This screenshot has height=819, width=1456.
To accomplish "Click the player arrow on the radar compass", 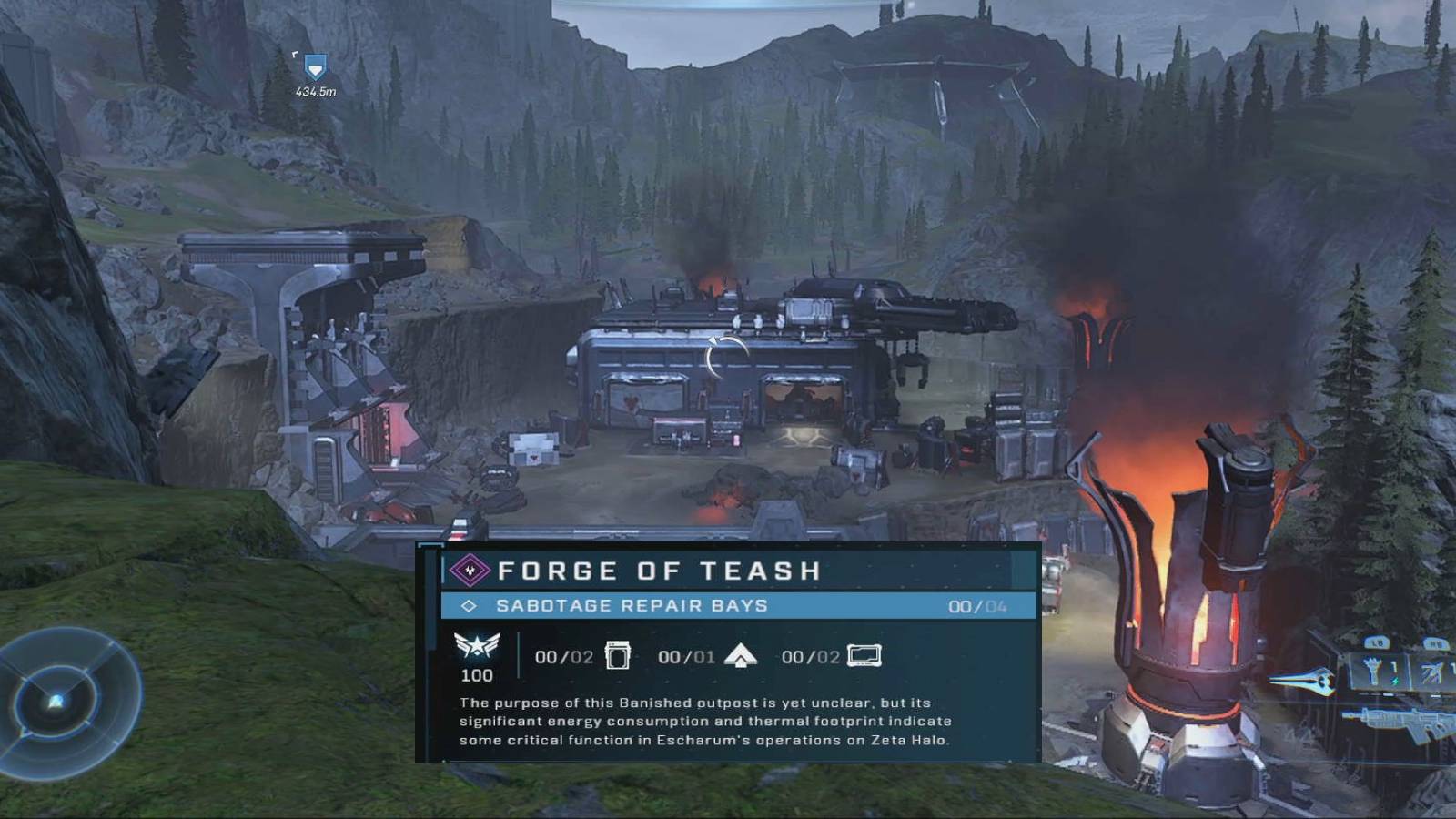I will pyautogui.click(x=55, y=703).
